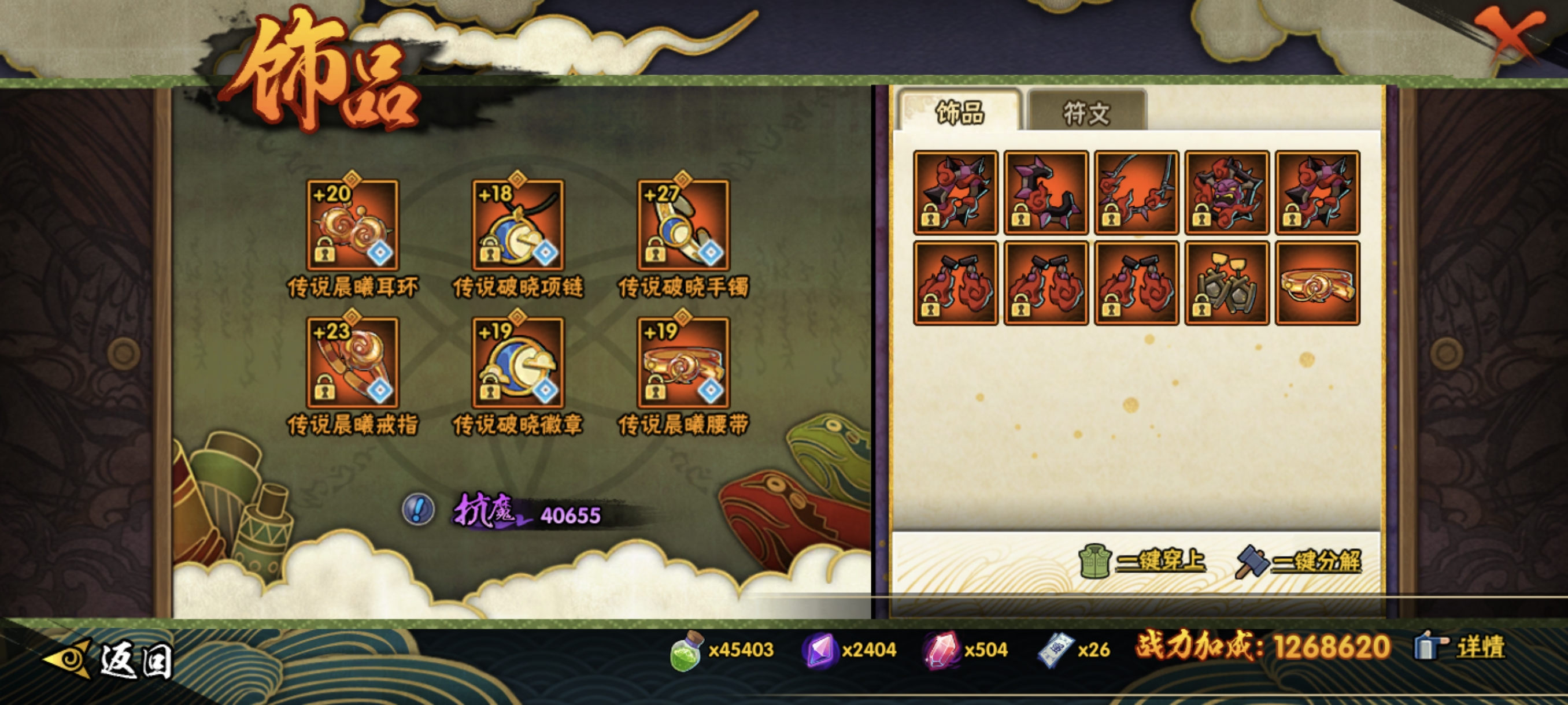Viewport: 1568px width, 705px height.
Task: Select the equipped 传说晨曦腰带 belt slot
Action: 683,362
